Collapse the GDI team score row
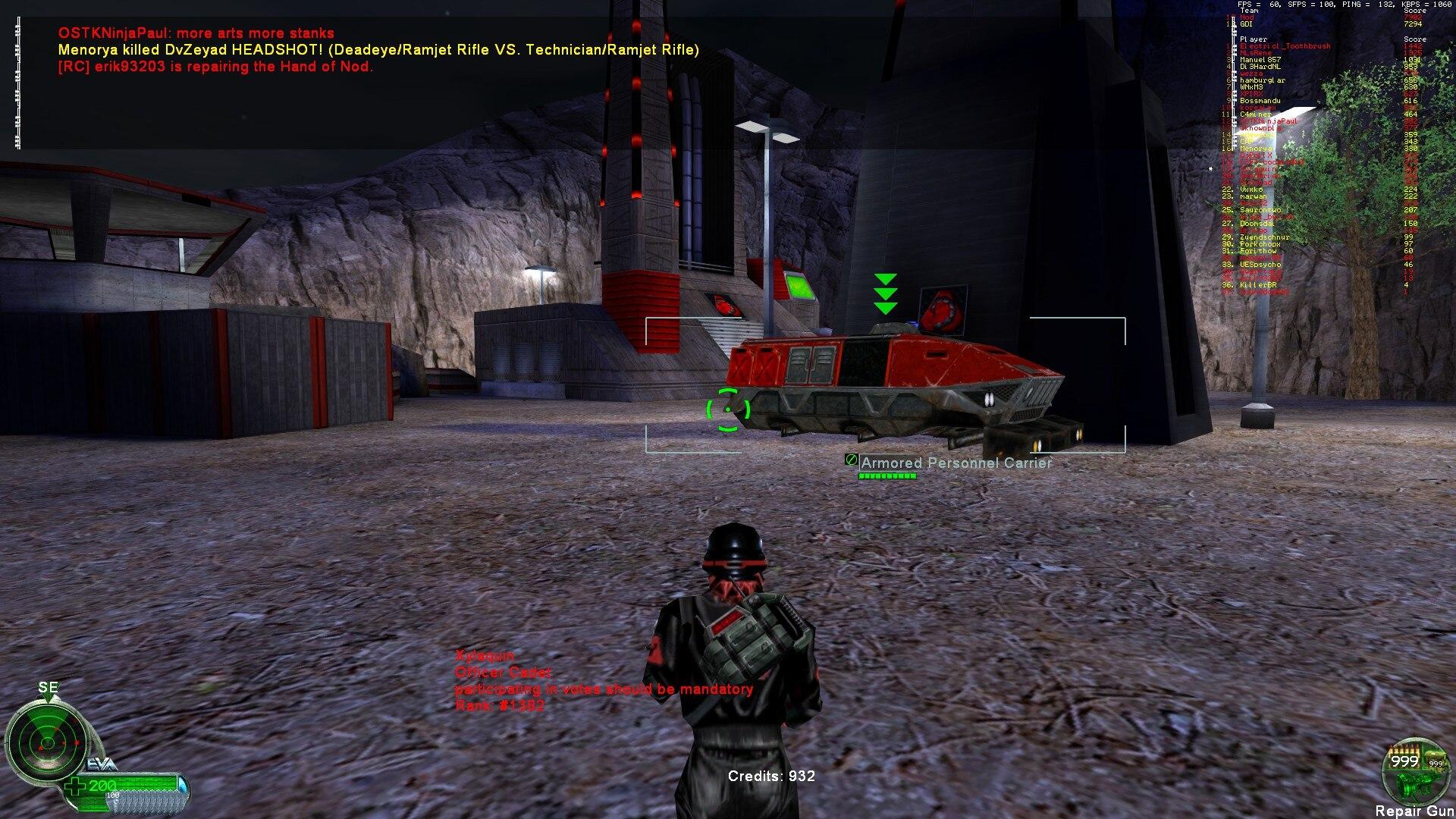 (x=1247, y=24)
